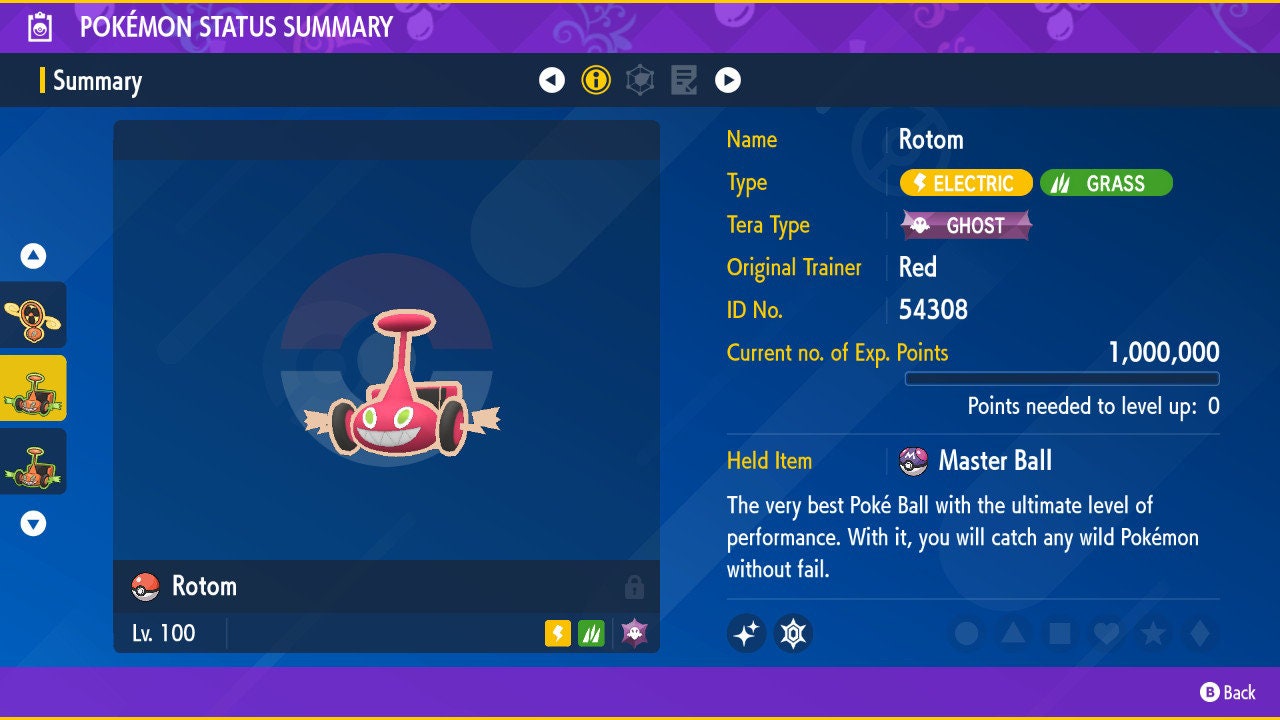Click the right arrow to view next Pokémon
The width and height of the screenshot is (1280, 720).
coord(727,79)
